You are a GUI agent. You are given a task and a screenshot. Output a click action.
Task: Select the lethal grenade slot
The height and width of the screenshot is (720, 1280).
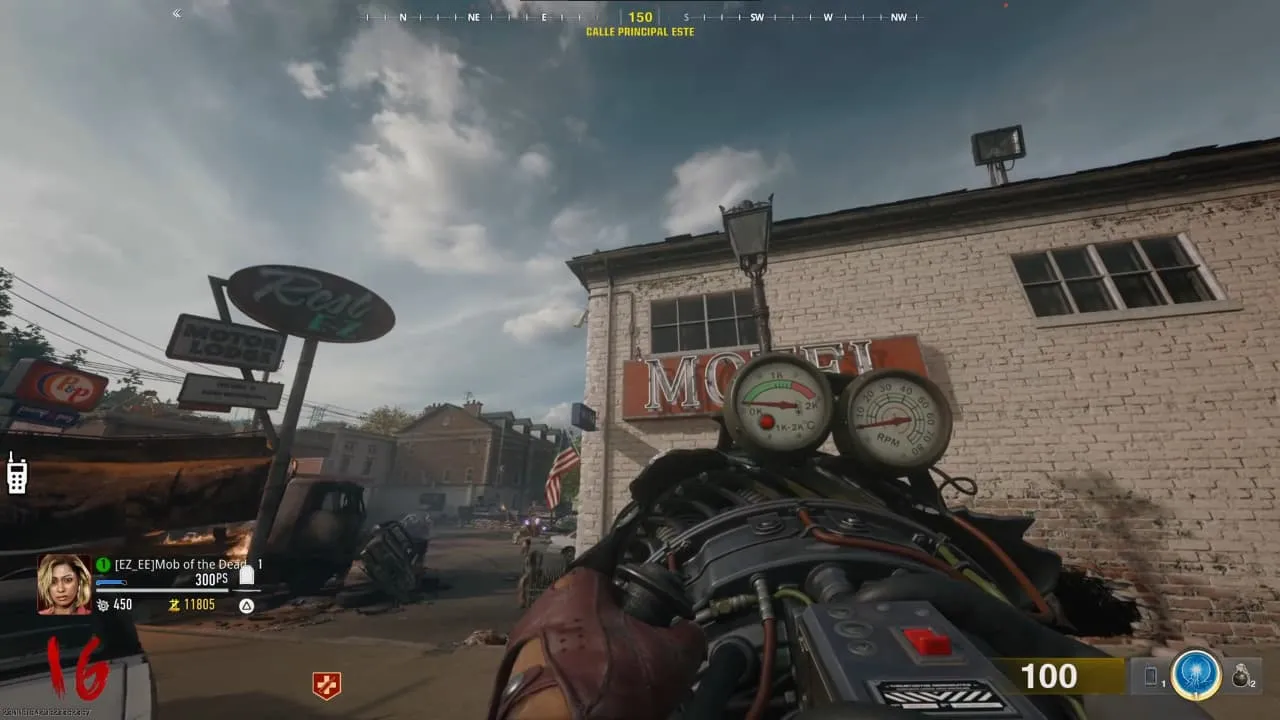[1240, 677]
